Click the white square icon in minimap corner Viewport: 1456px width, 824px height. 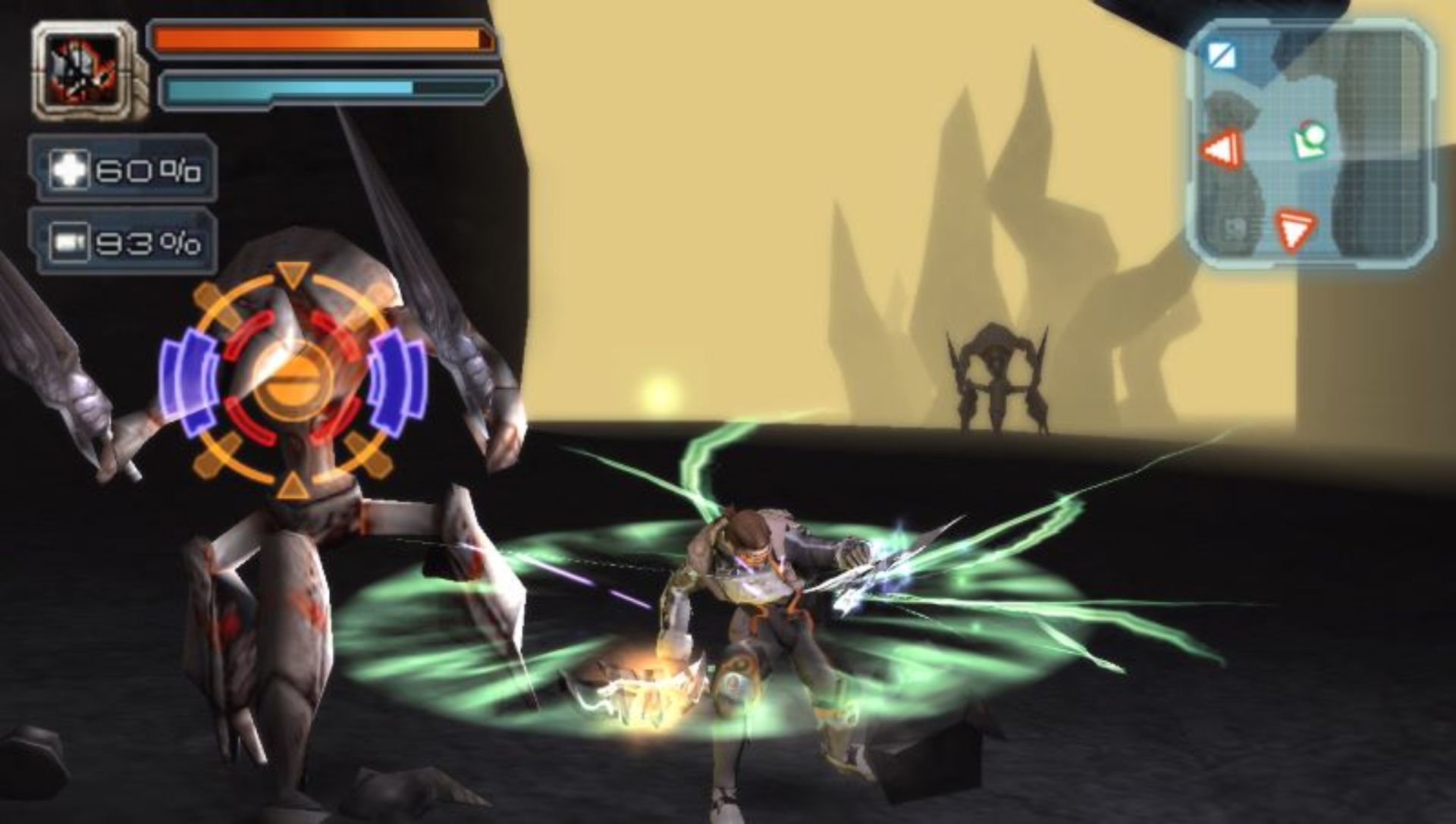point(1222,55)
